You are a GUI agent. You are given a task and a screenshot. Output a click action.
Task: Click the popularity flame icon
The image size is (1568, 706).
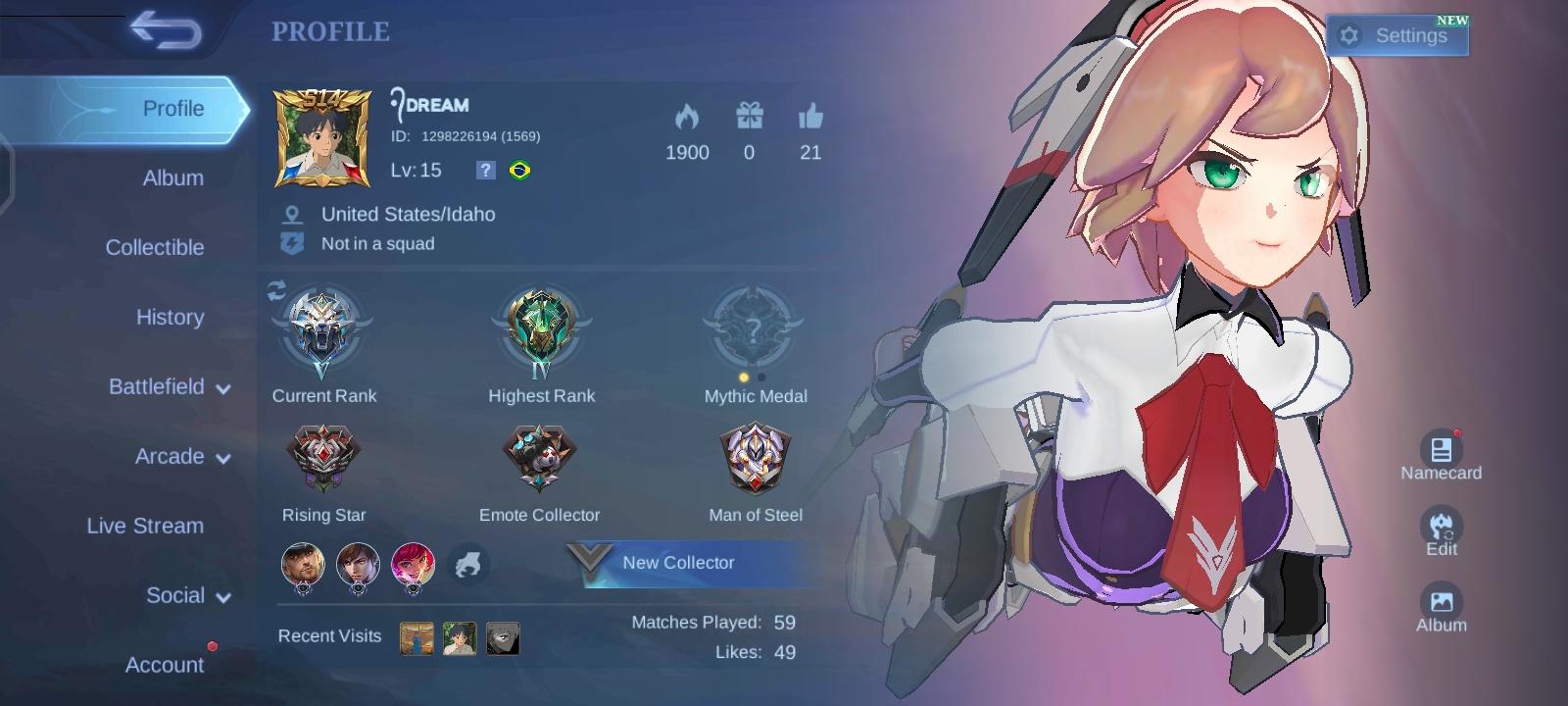click(689, 118)
